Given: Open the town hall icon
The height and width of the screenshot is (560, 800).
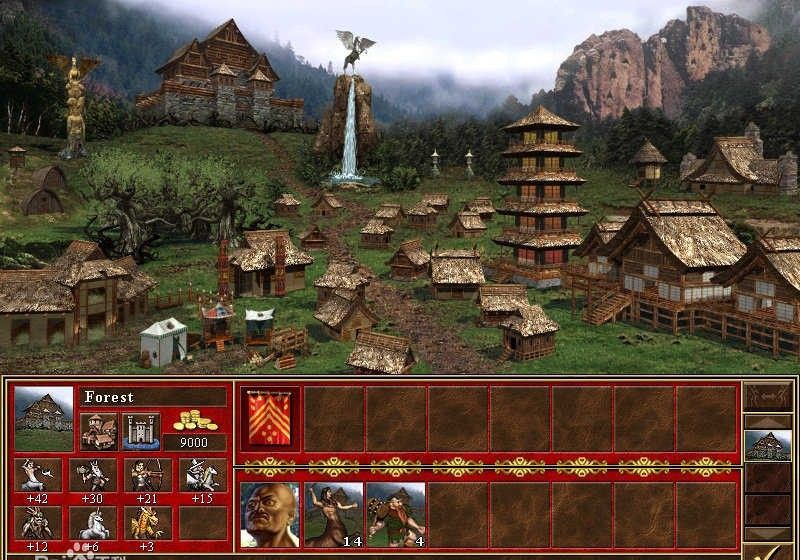Looking at the screenshot, I should click(99, 430).
